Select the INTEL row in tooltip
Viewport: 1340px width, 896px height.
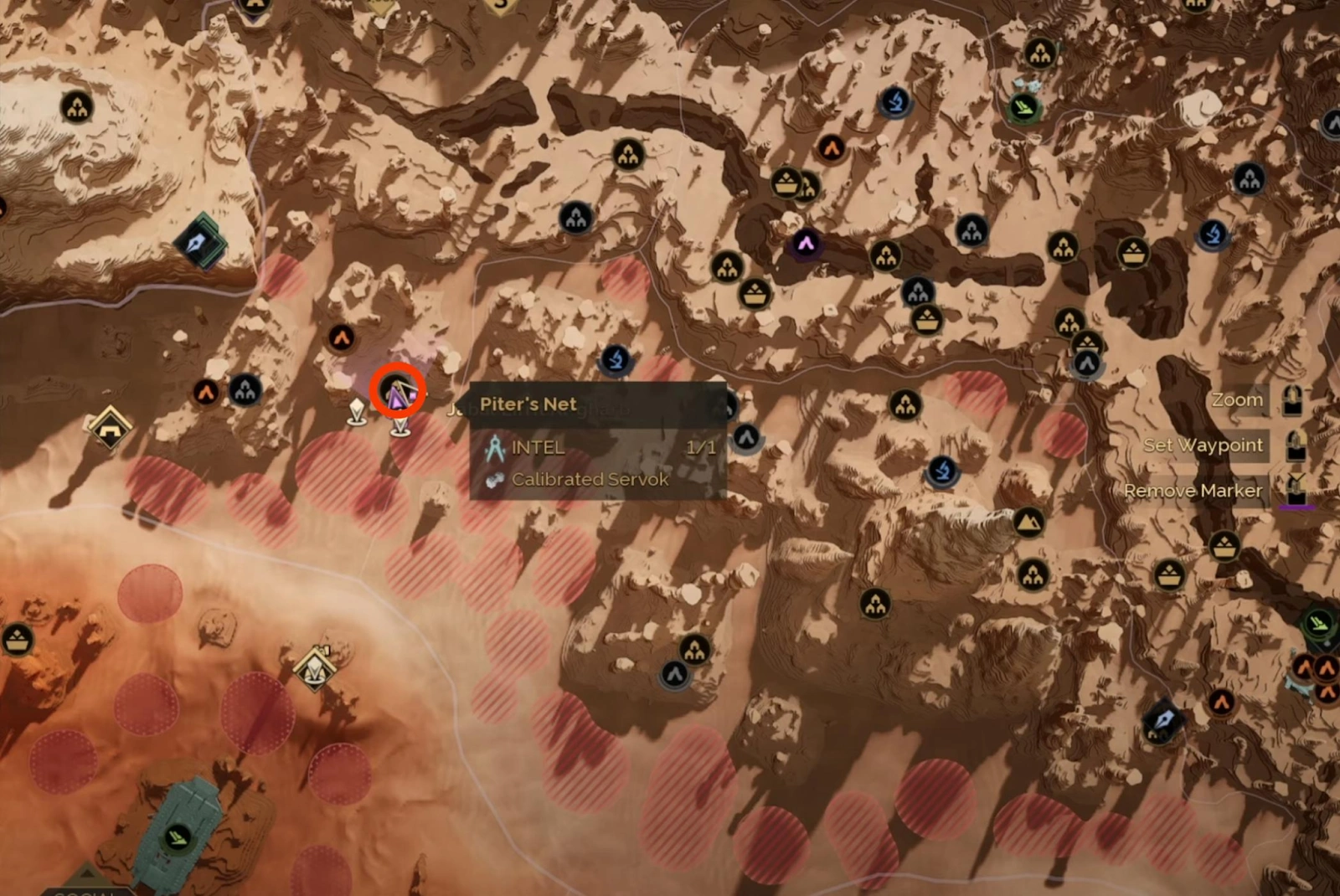click(x=538, y=448)
